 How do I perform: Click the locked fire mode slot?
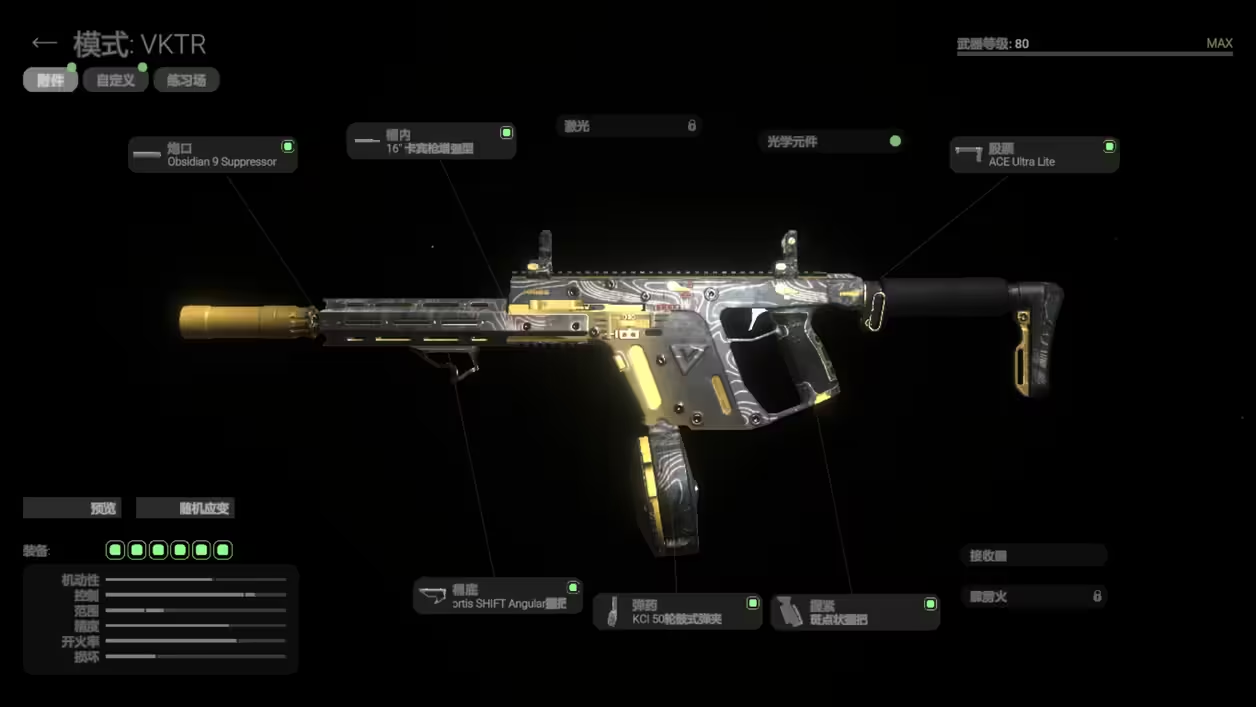pyautogui.click(x=1034, y=596)
